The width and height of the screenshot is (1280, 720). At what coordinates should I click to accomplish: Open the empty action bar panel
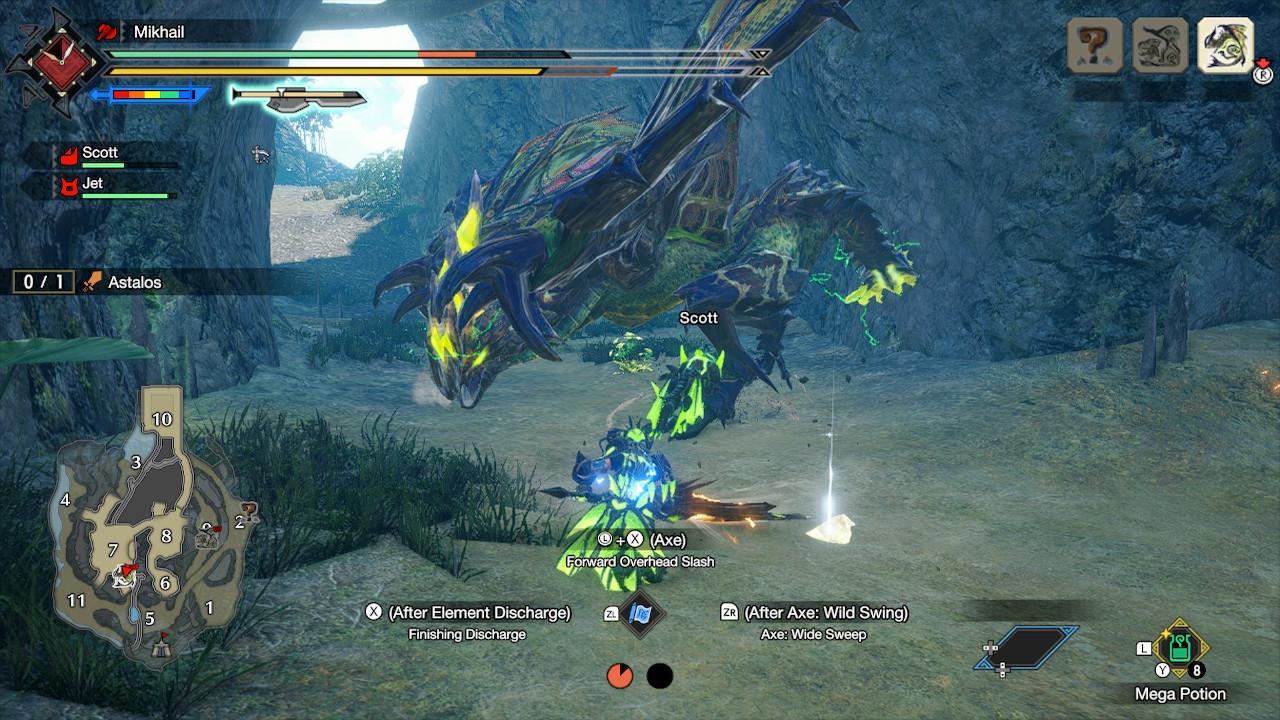click(x=1027, y=648)
